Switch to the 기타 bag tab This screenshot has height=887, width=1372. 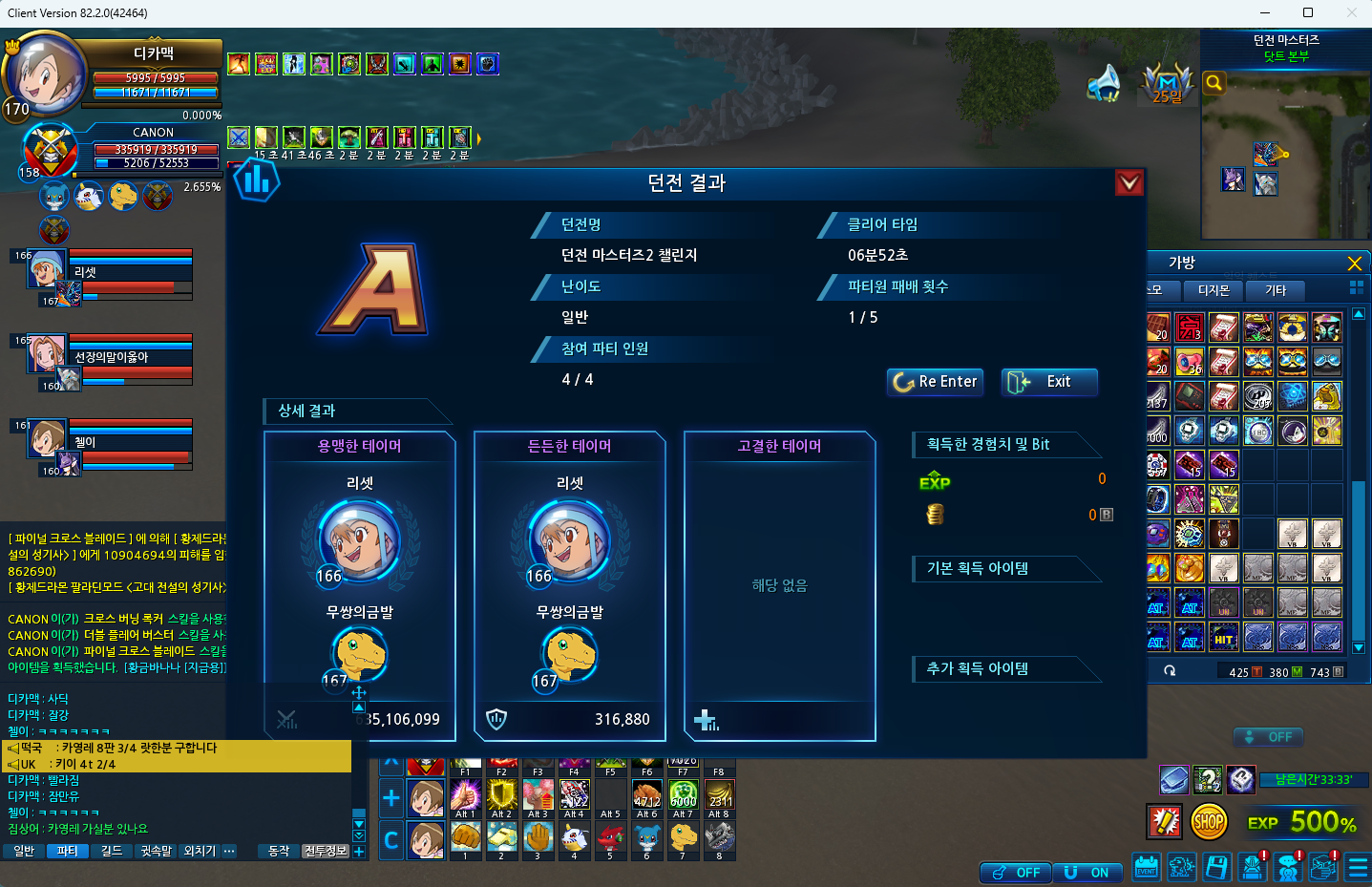coord(1276,290)
